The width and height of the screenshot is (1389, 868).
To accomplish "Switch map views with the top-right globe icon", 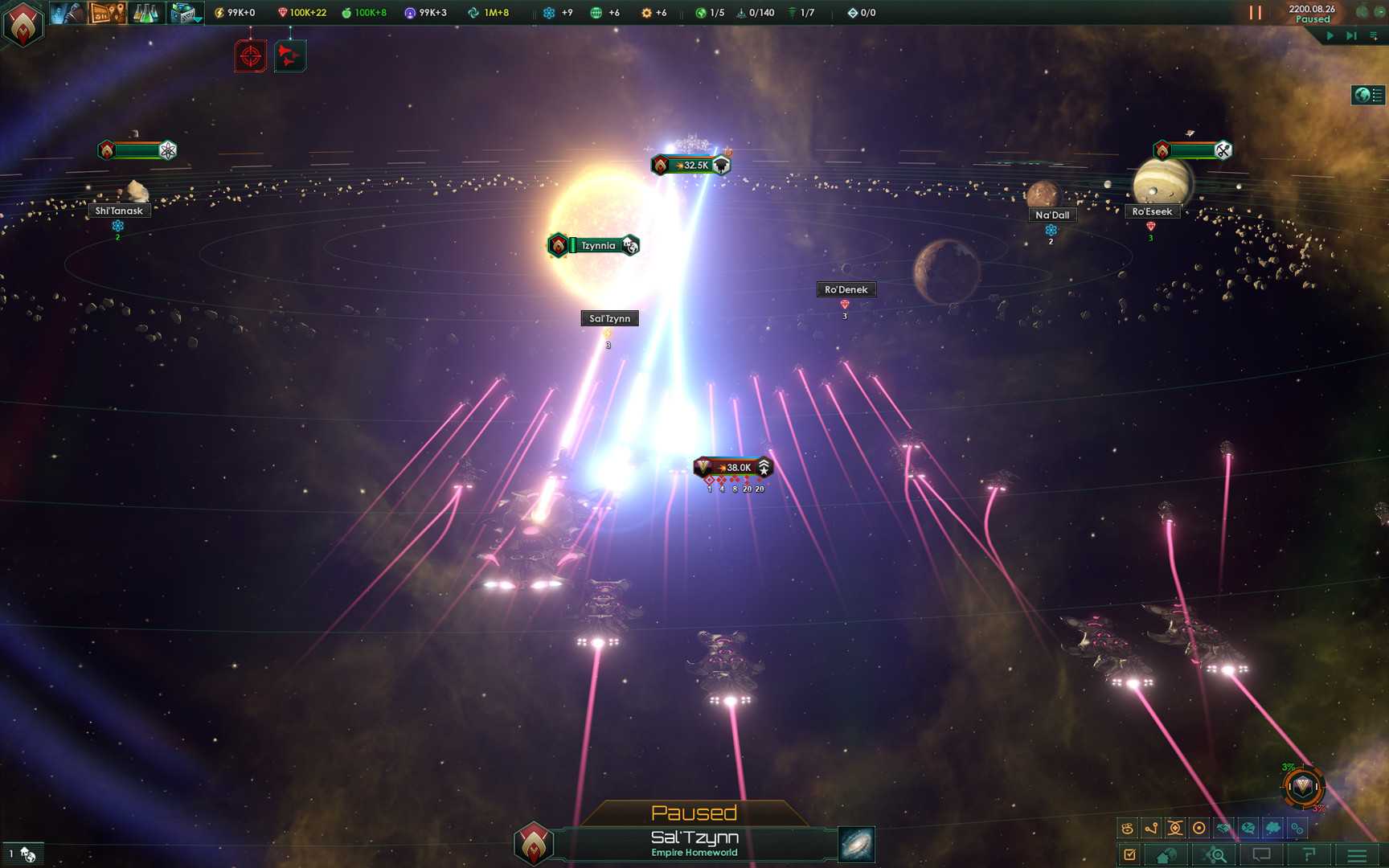I will coord(1362,94).
